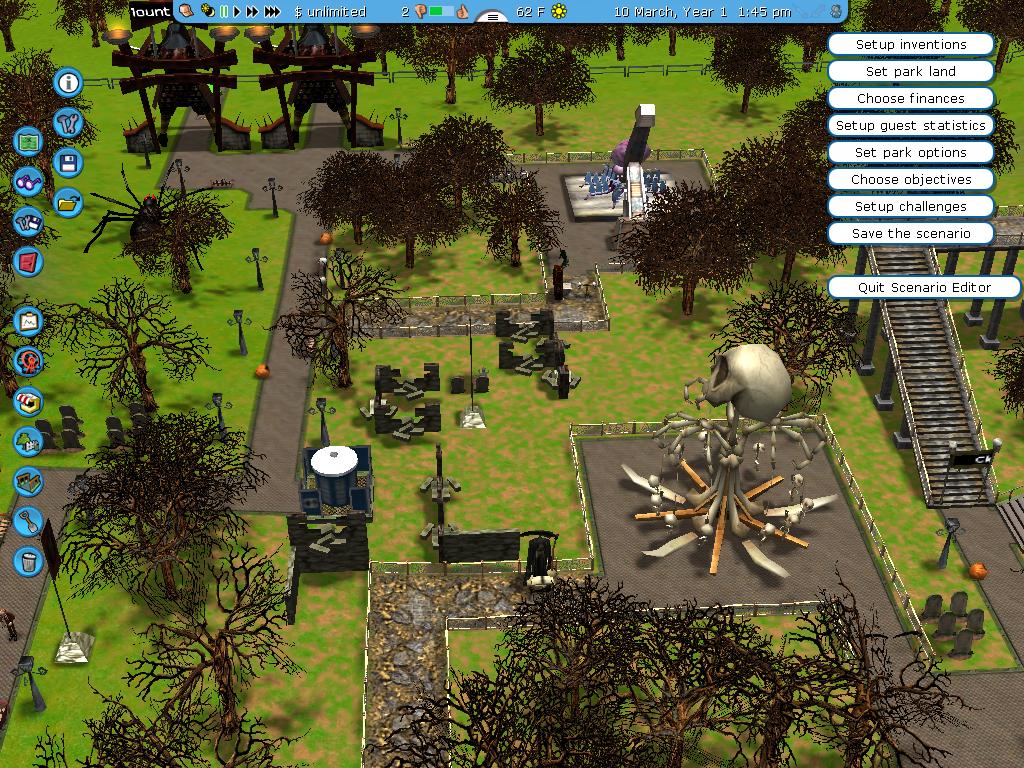
Task: Click the pause game button
Action: point(224,12)
